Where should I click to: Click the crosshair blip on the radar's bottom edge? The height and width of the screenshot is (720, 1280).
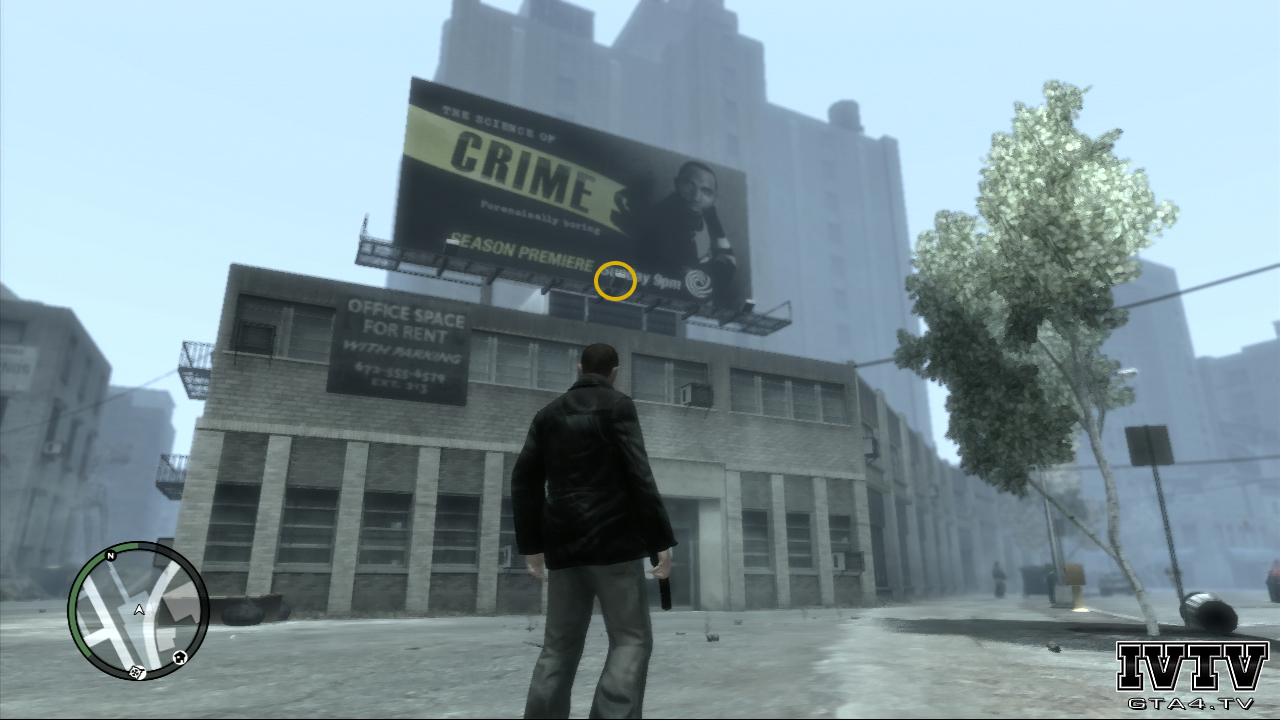click(138, 672)
